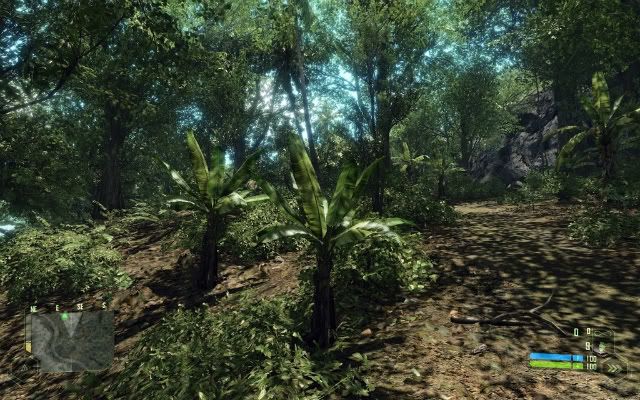Image resolution: width=640 pixels, height=400 pixels.
Task: Click the terrain minimap
Action: tap(72, 340)
